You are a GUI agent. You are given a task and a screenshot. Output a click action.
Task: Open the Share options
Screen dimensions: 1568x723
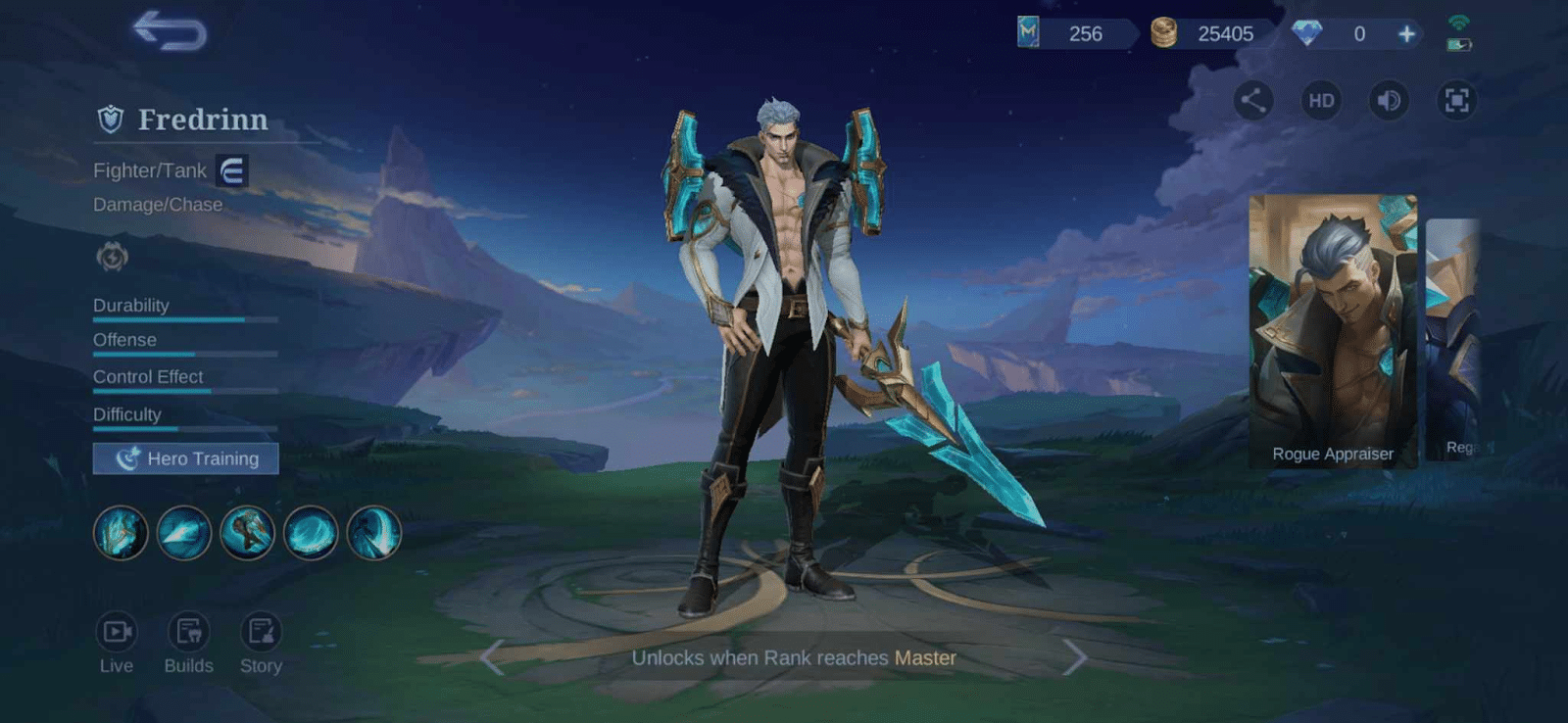tap(1251, 100)
